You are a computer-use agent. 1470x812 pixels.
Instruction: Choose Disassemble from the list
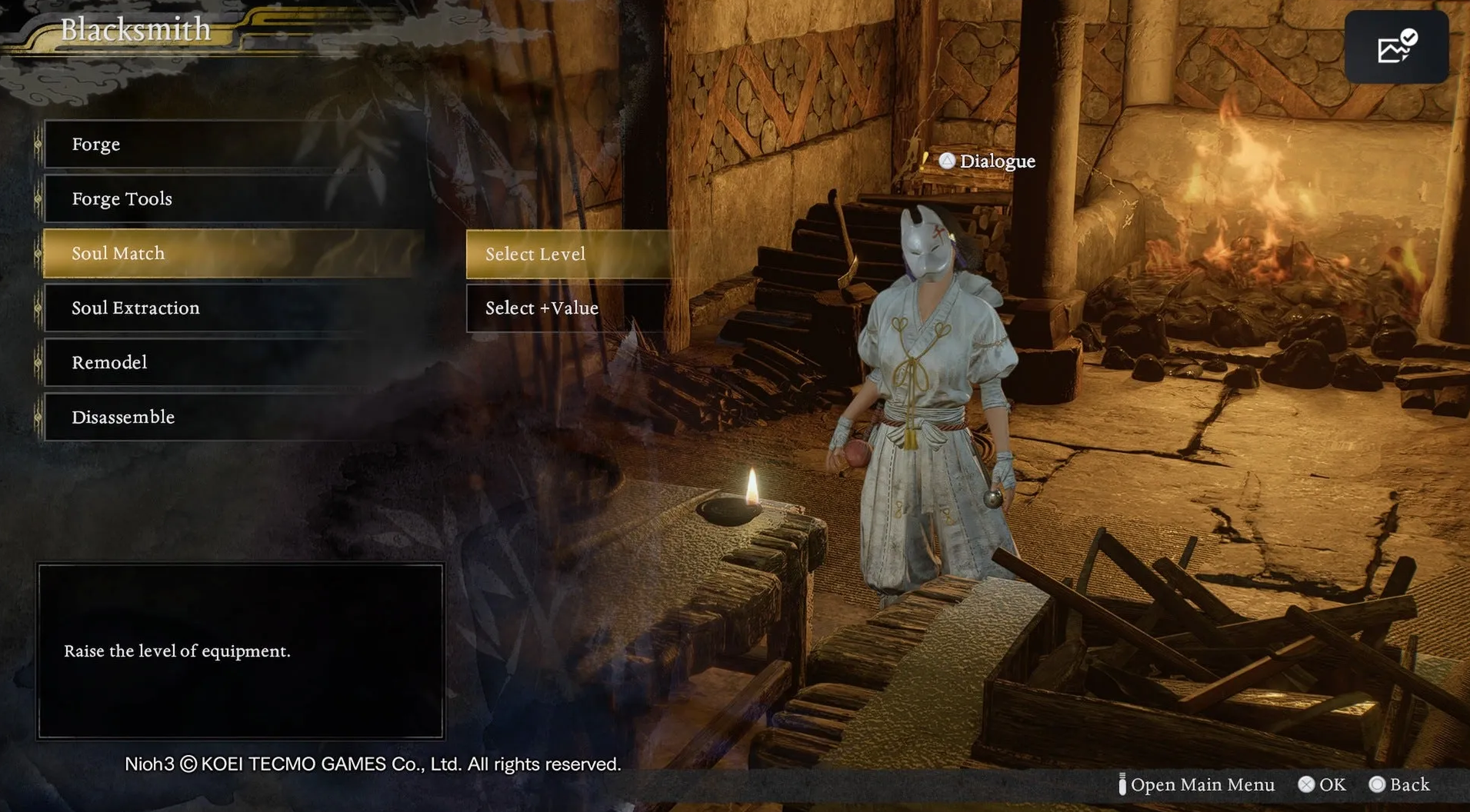pyautogui.click(x=231, y=418)
